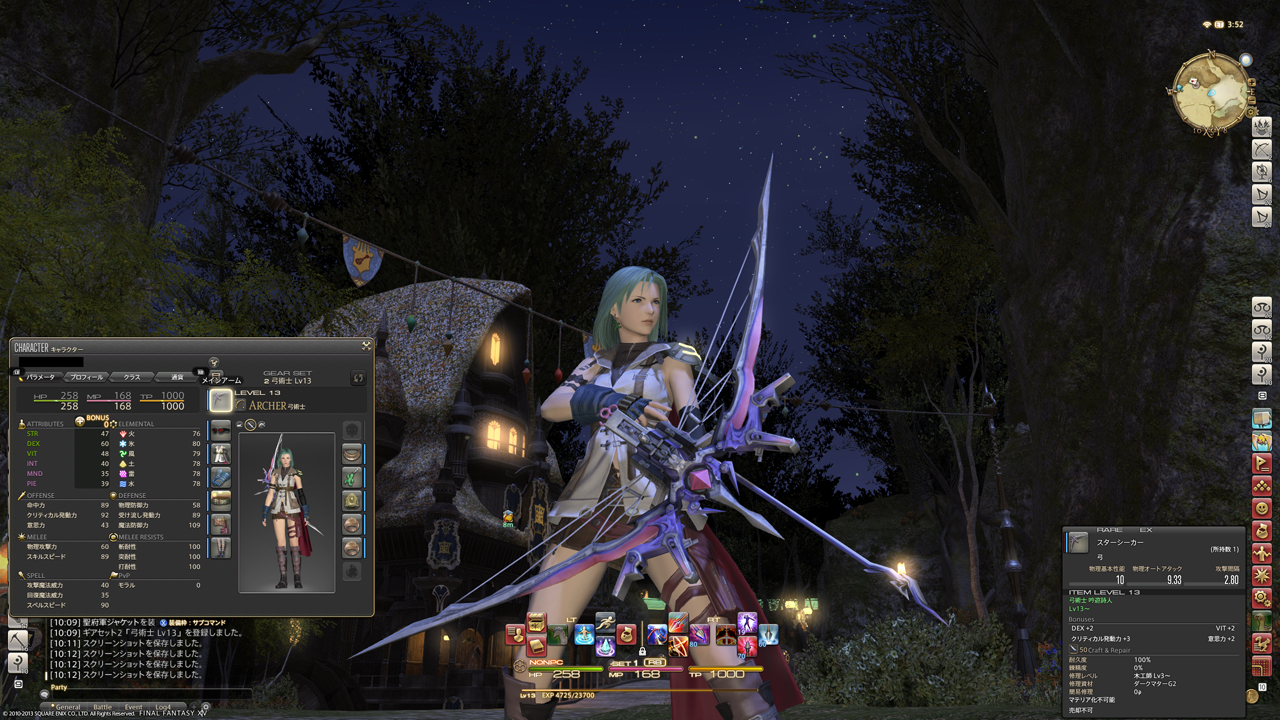Open the treasure chest inventory icon
This screenshot has height=720, width=1280.
pyautogui.click(x=536, y=623)
